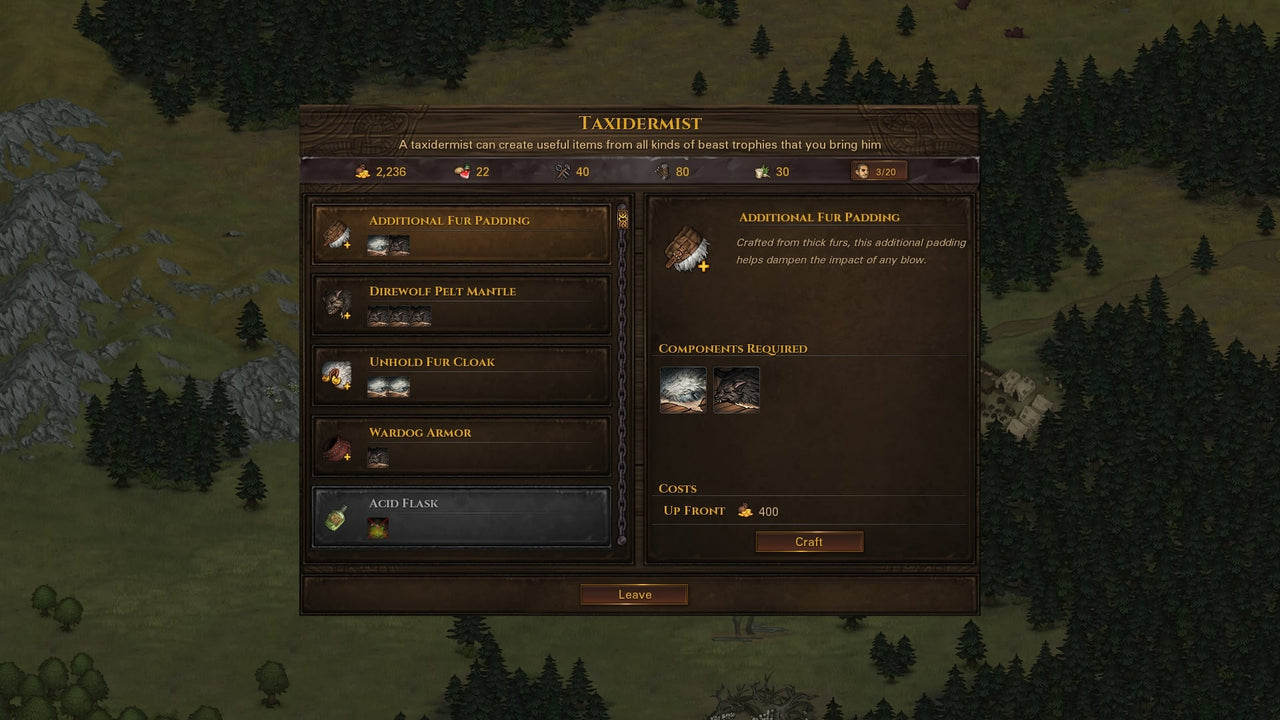Click the tools icon showing 40
1280x720 pixels.
pyautogui.click(x=560, y=170)
